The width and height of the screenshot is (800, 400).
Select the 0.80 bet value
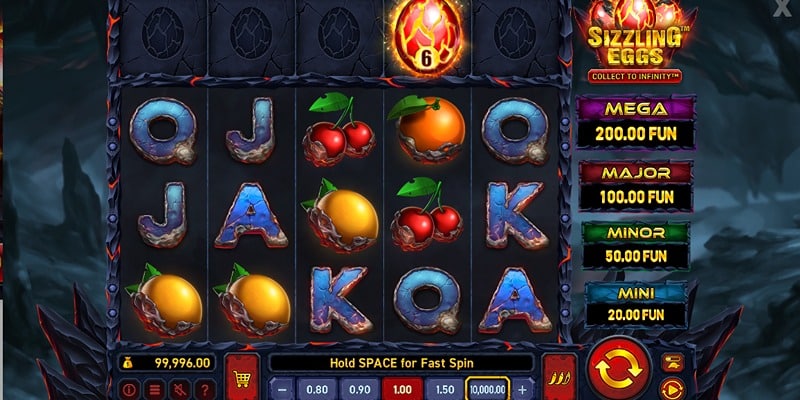tap(317, 389)
